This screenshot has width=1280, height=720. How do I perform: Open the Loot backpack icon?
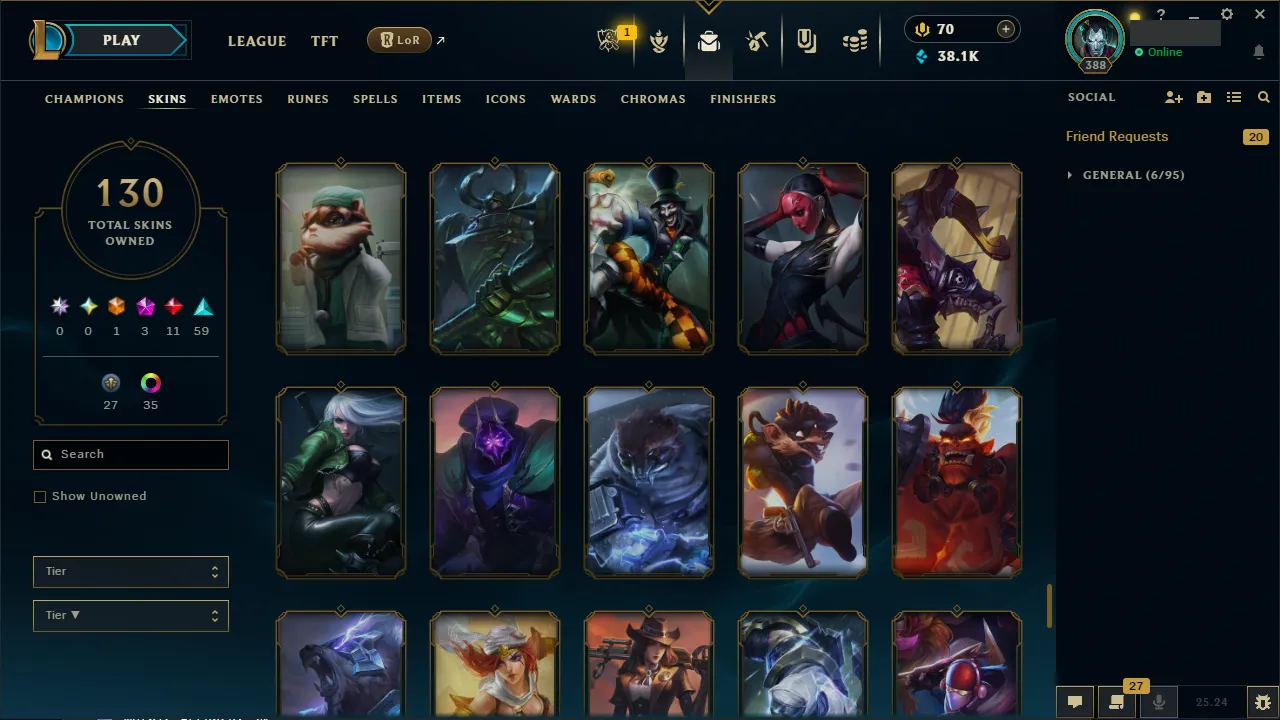[708, 41]
